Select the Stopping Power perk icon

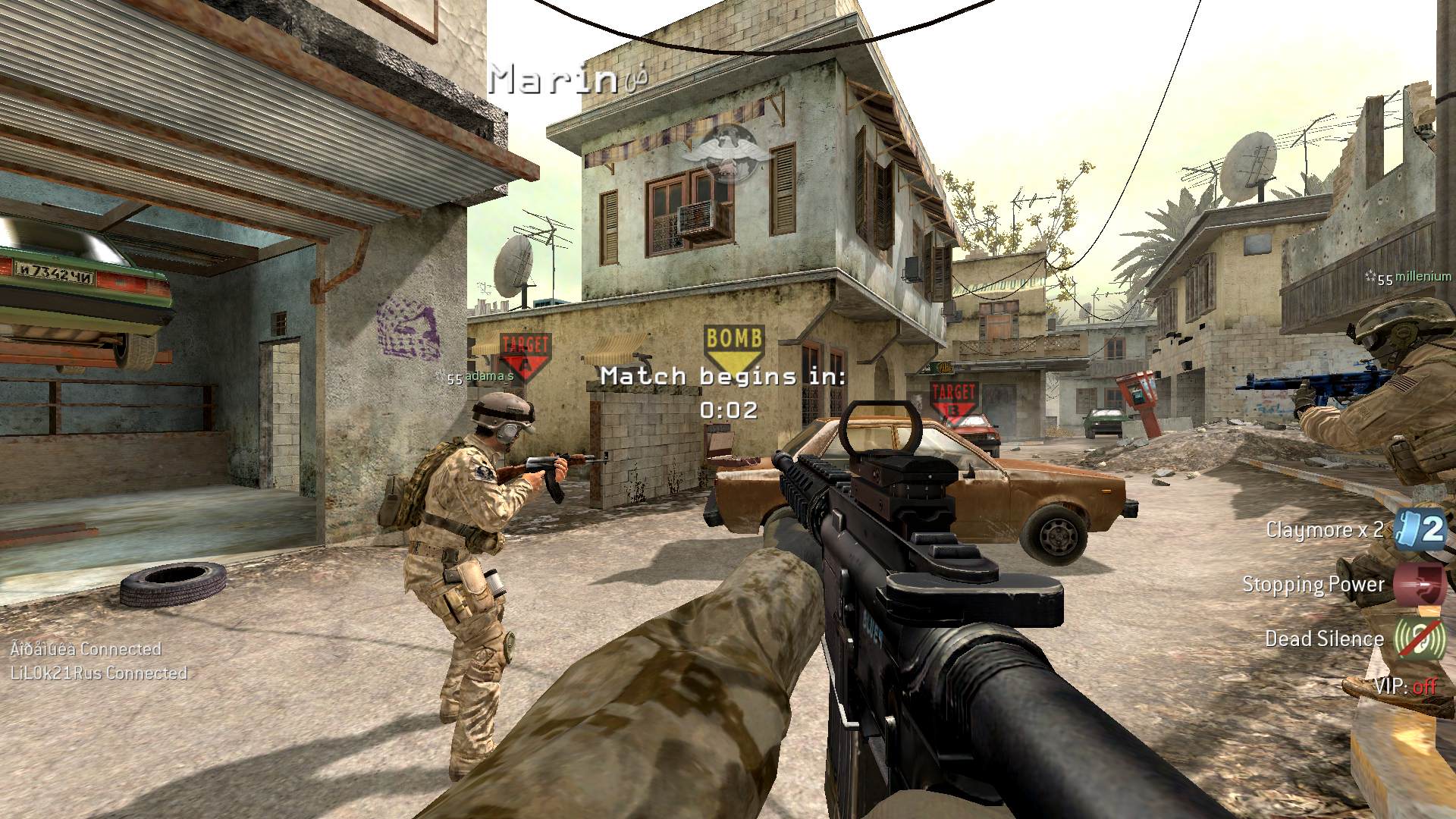pyautogui.click(x=1421, y=585)
